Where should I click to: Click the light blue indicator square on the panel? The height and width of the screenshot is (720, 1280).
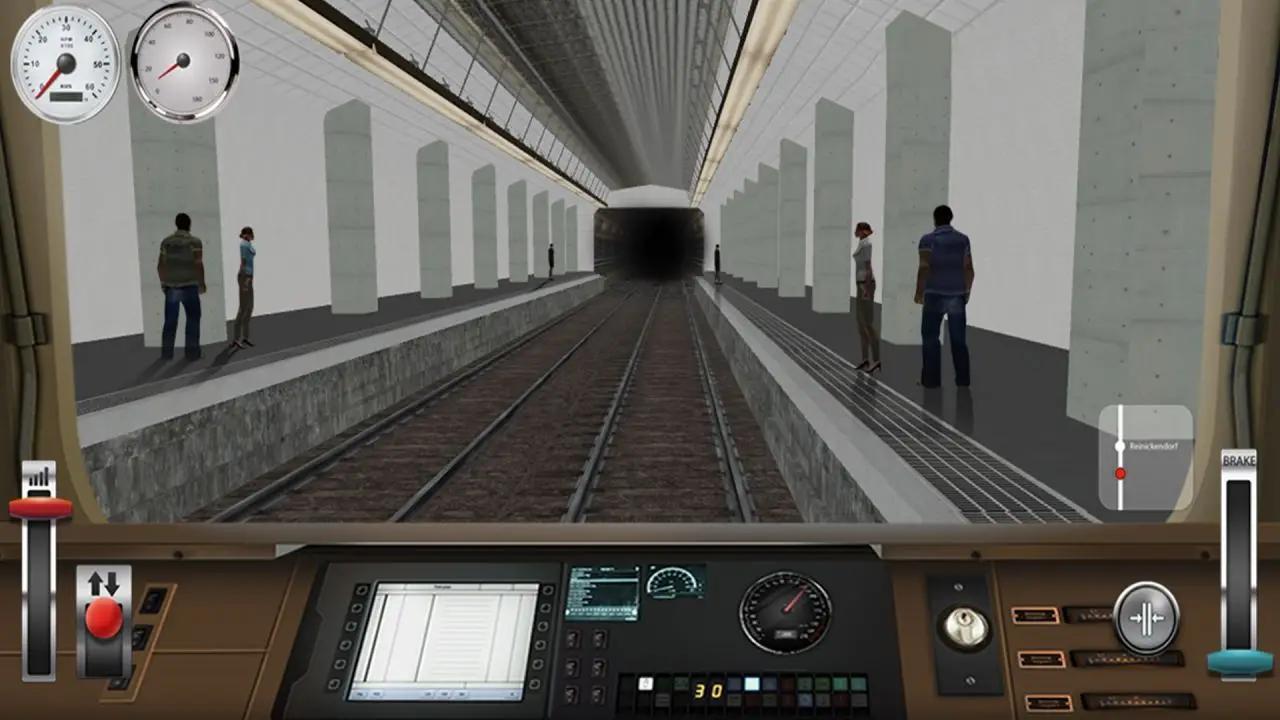pos(751,683)
